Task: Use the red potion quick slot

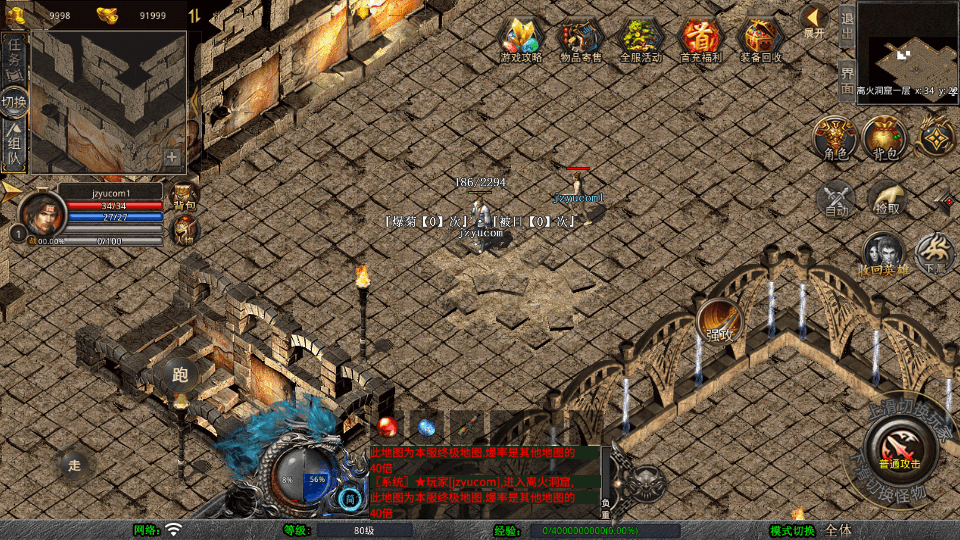Action: [x=388, y=426]
